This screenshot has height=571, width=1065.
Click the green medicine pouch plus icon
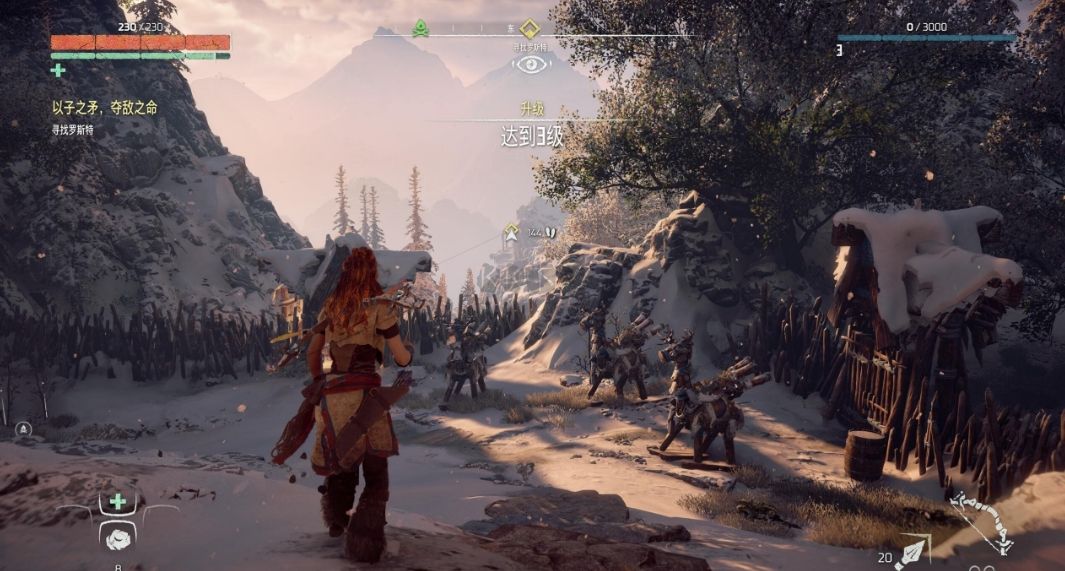coord(58,70)
